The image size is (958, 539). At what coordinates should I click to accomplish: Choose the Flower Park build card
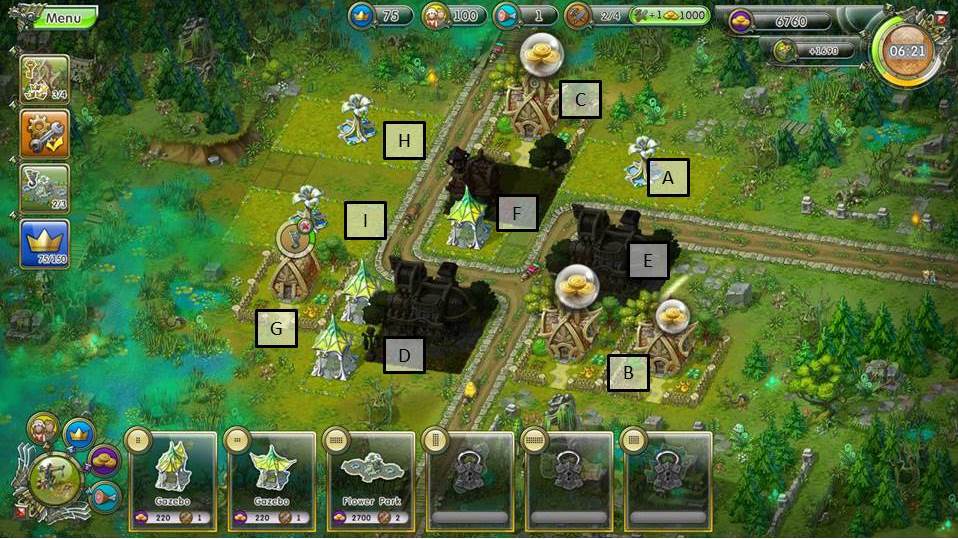[x=372, y=480]
